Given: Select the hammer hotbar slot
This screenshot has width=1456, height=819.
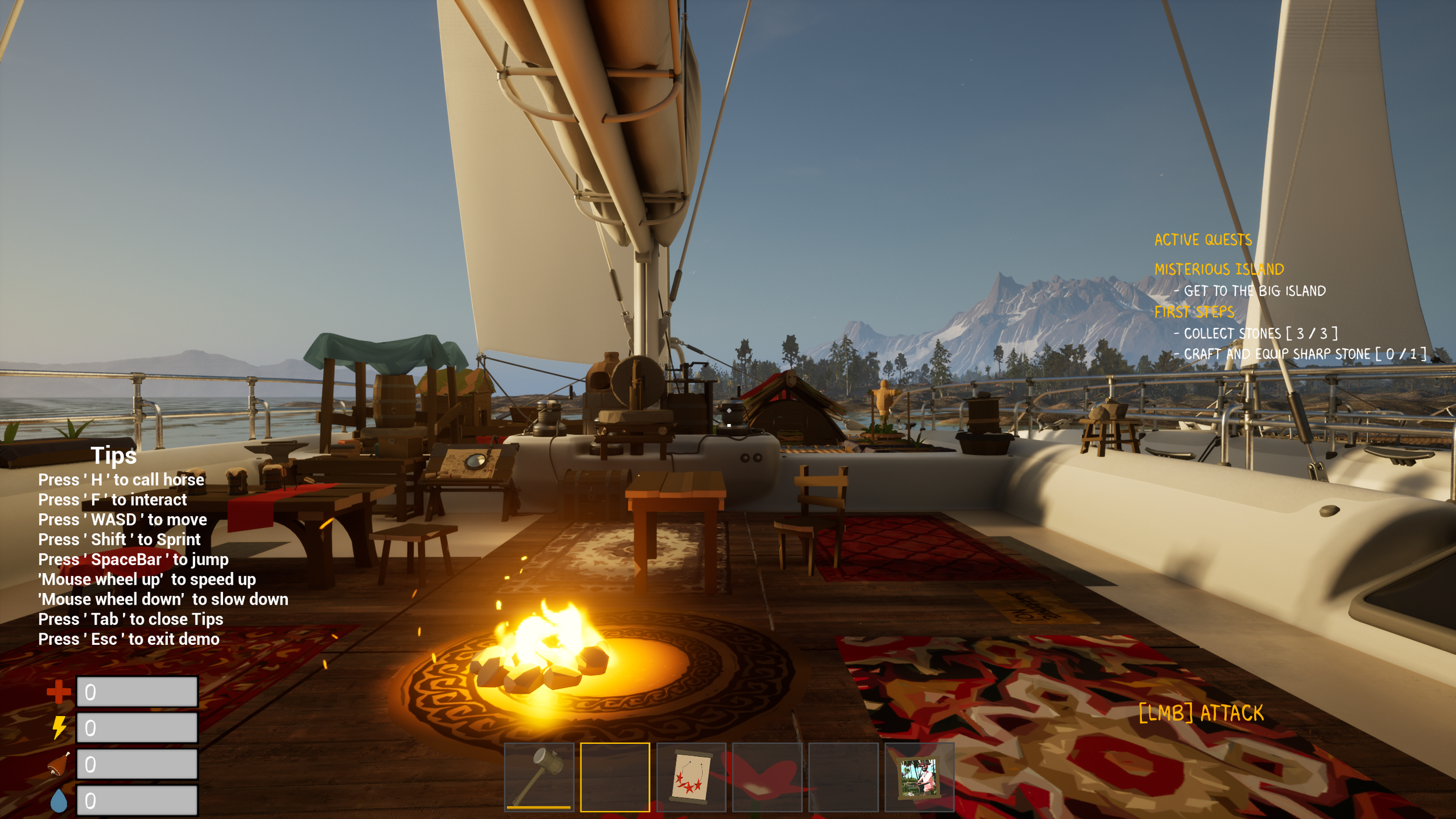Looking at the screenshot, I should (x=539, y=776).
